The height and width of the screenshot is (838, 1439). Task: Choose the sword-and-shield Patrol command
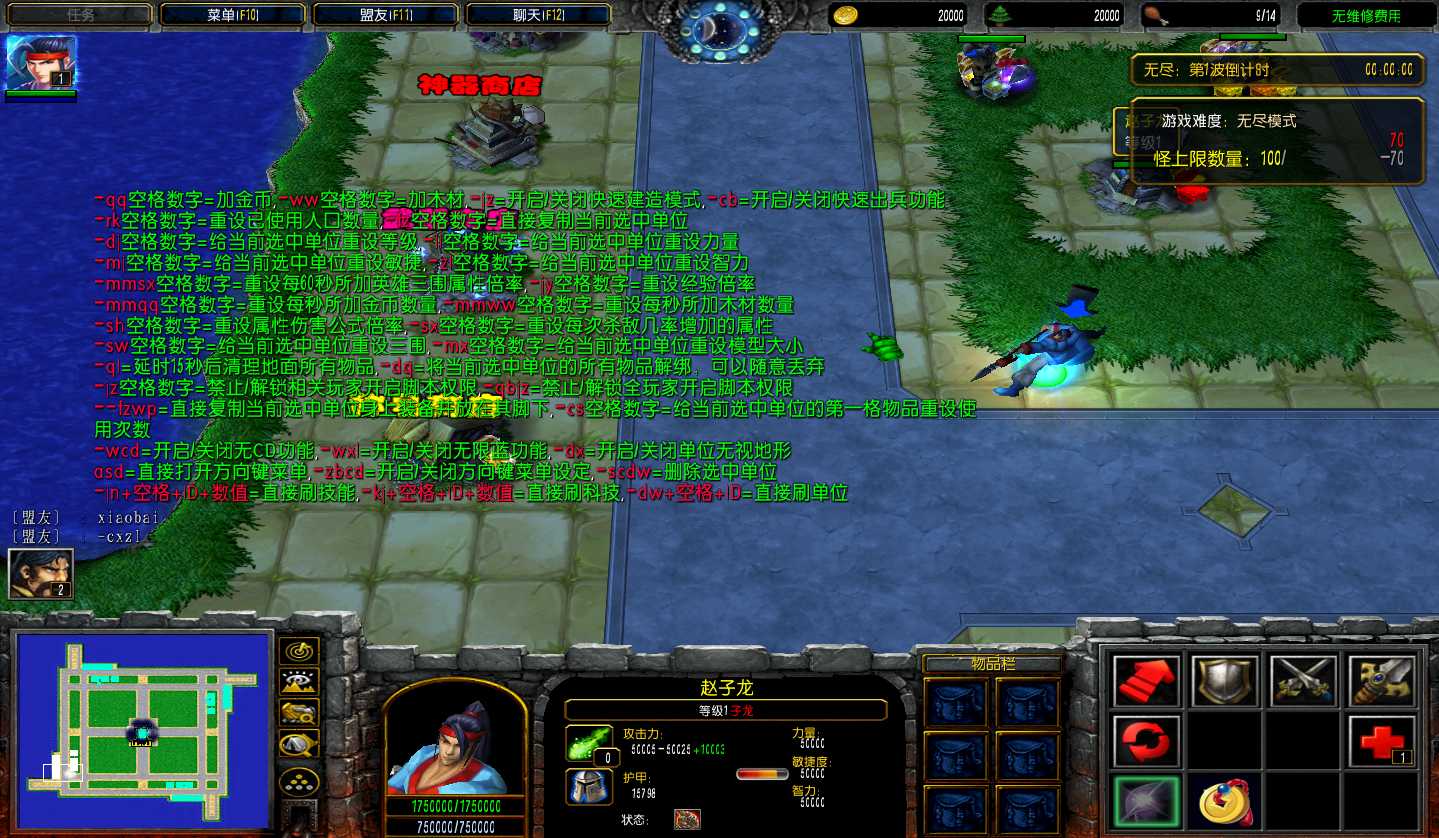pos(1382,681)
